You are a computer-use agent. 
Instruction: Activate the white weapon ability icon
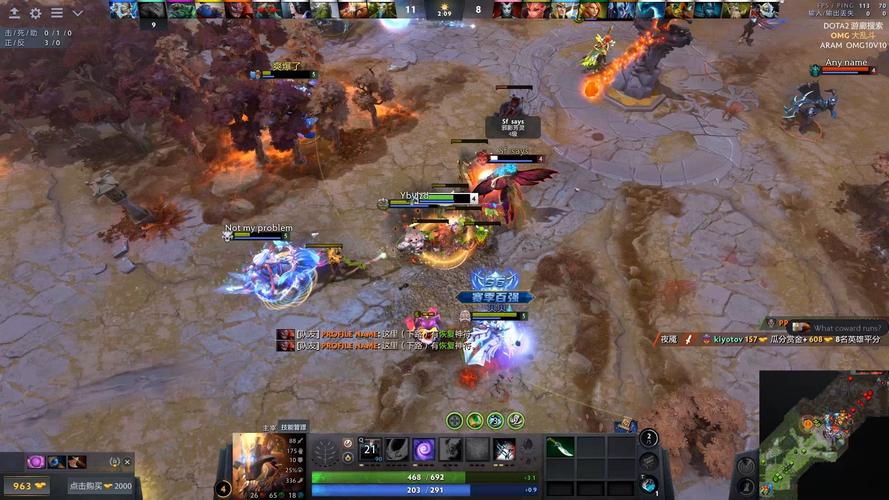click(x=503, y=450)
